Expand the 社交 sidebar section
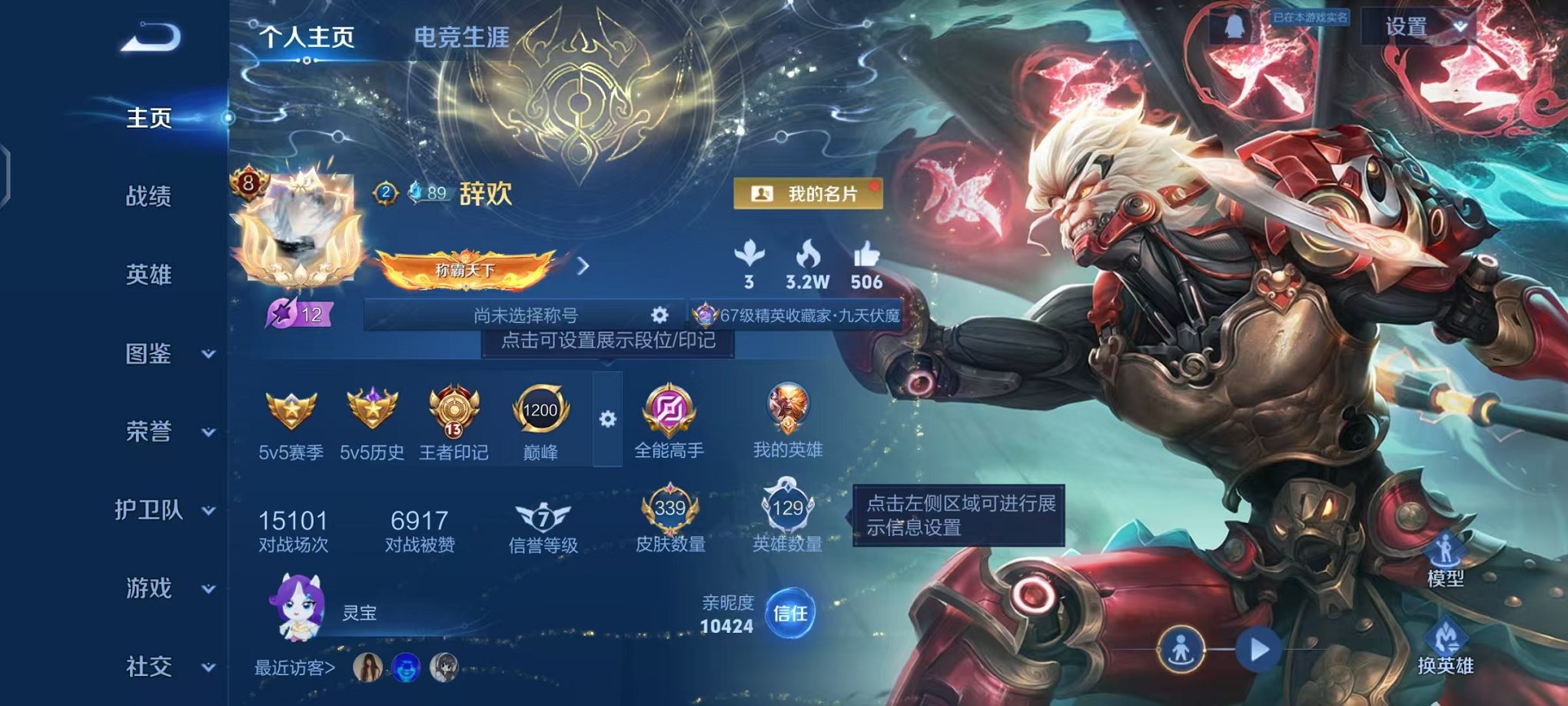The height and width of the screenshot is (706, 1568). 148,668
